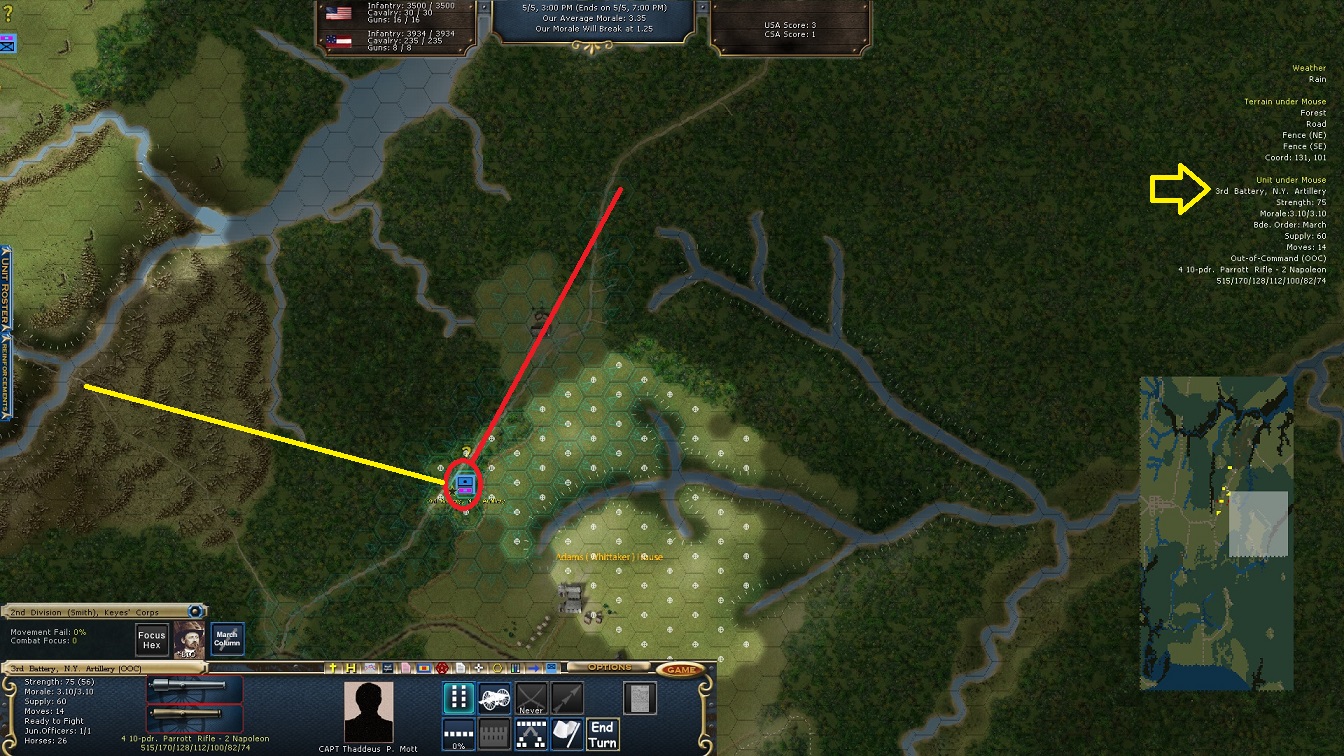Select the Focus Hex button

(152, 640)
